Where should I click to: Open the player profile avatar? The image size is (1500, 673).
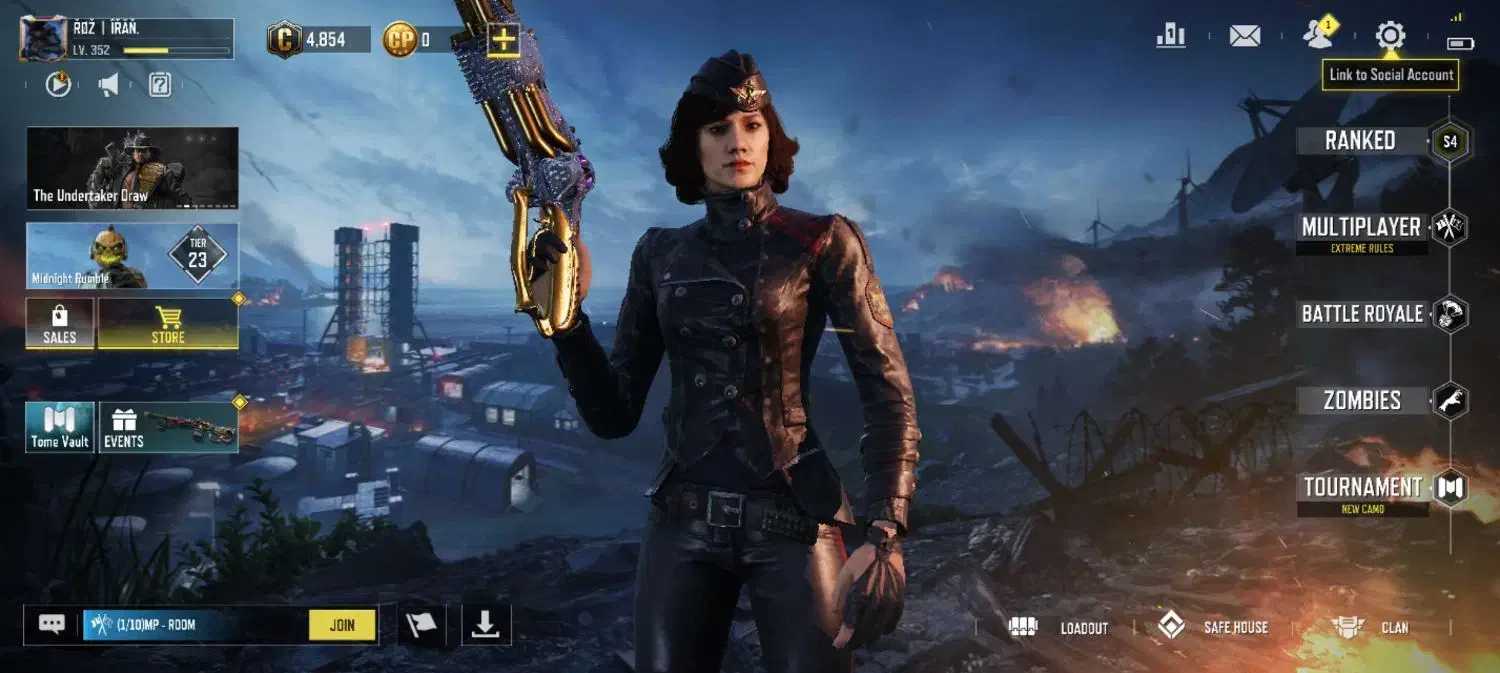(x=43, y=39)
